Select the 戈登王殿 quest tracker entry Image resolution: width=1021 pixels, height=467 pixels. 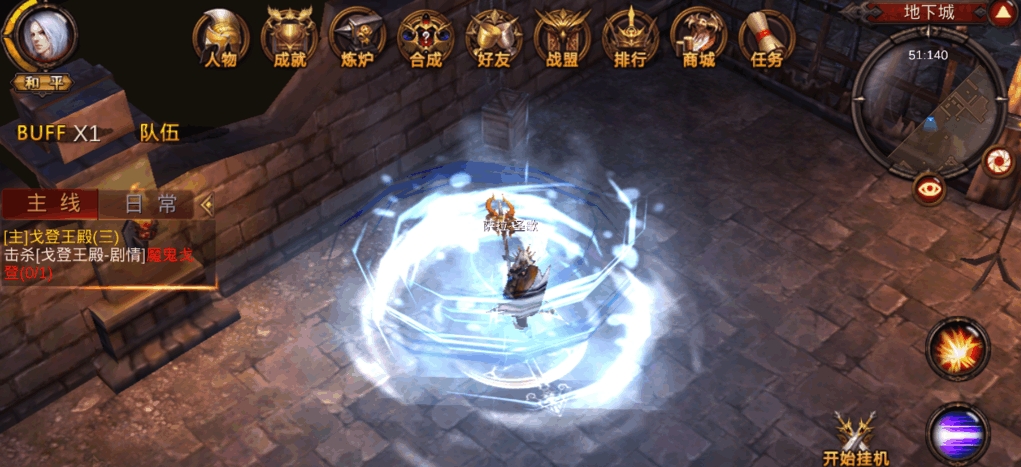(x=98, y=255)
